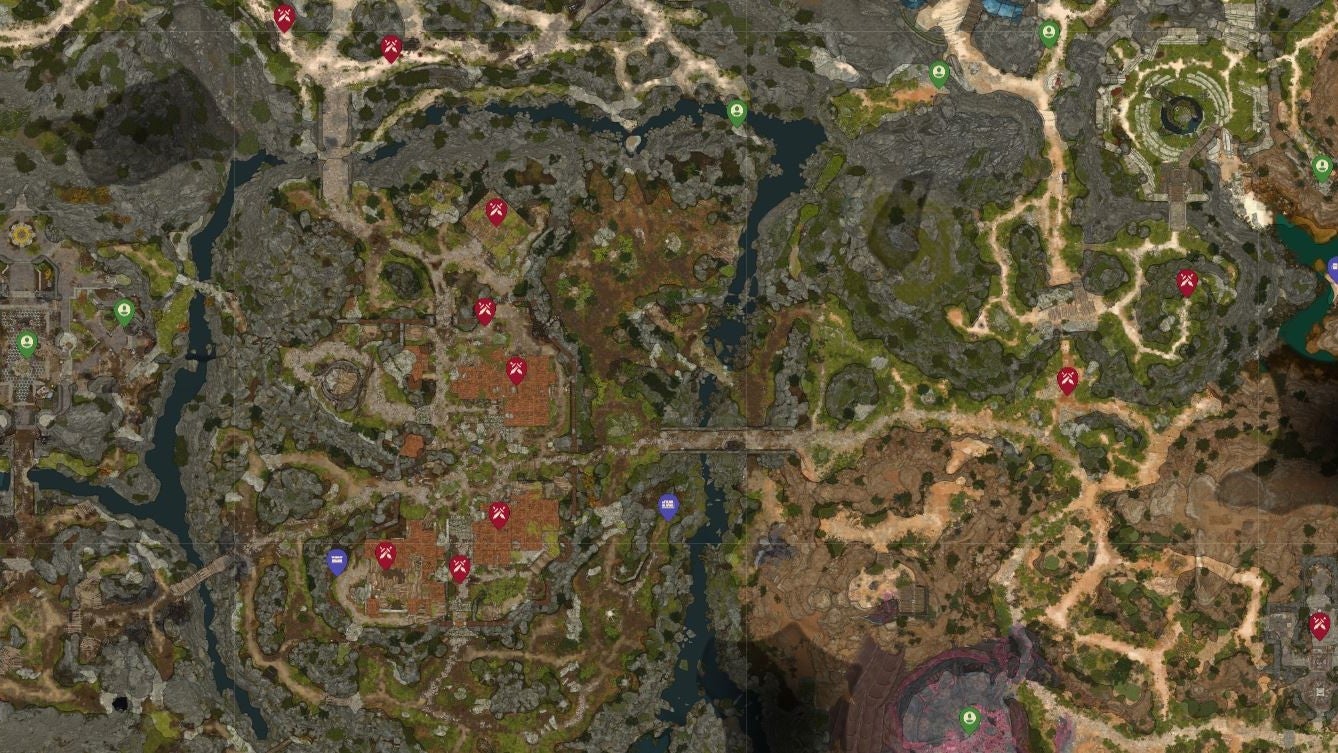The height and width of the screenshot is (753, 1338).
Task: Select the purple pin at the map's right edge
Action: 1334,267
